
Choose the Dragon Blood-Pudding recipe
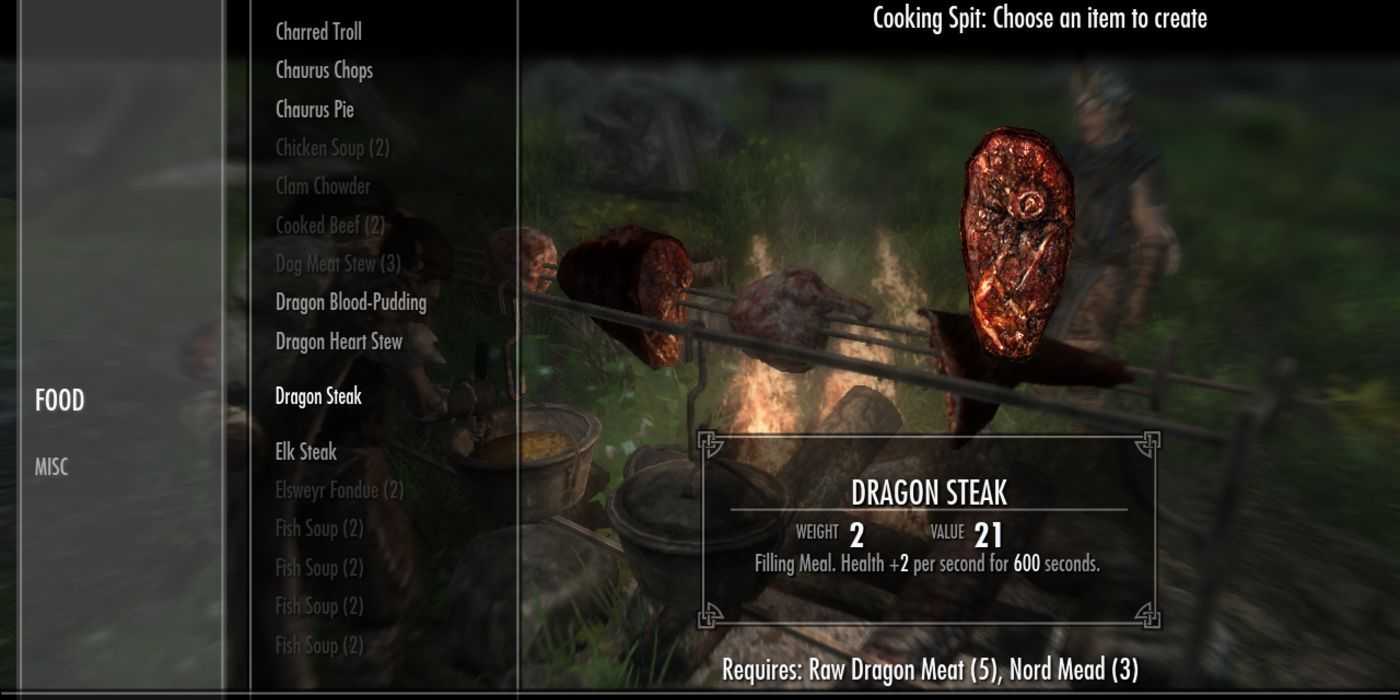[351, 302]
